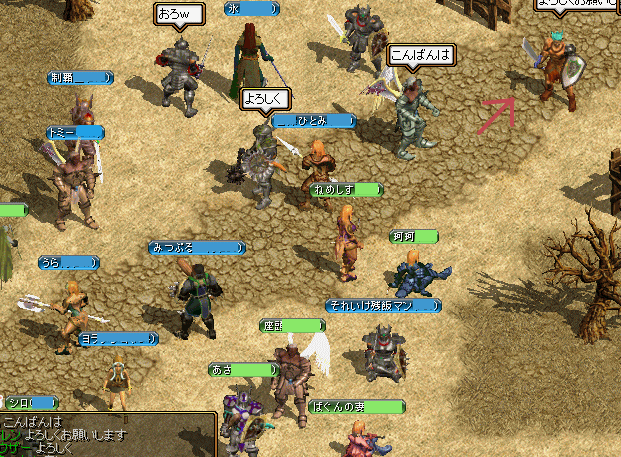Click the ばくんの妻 name tag
Screen dimensions: 621x457
[x=356, y=407]
